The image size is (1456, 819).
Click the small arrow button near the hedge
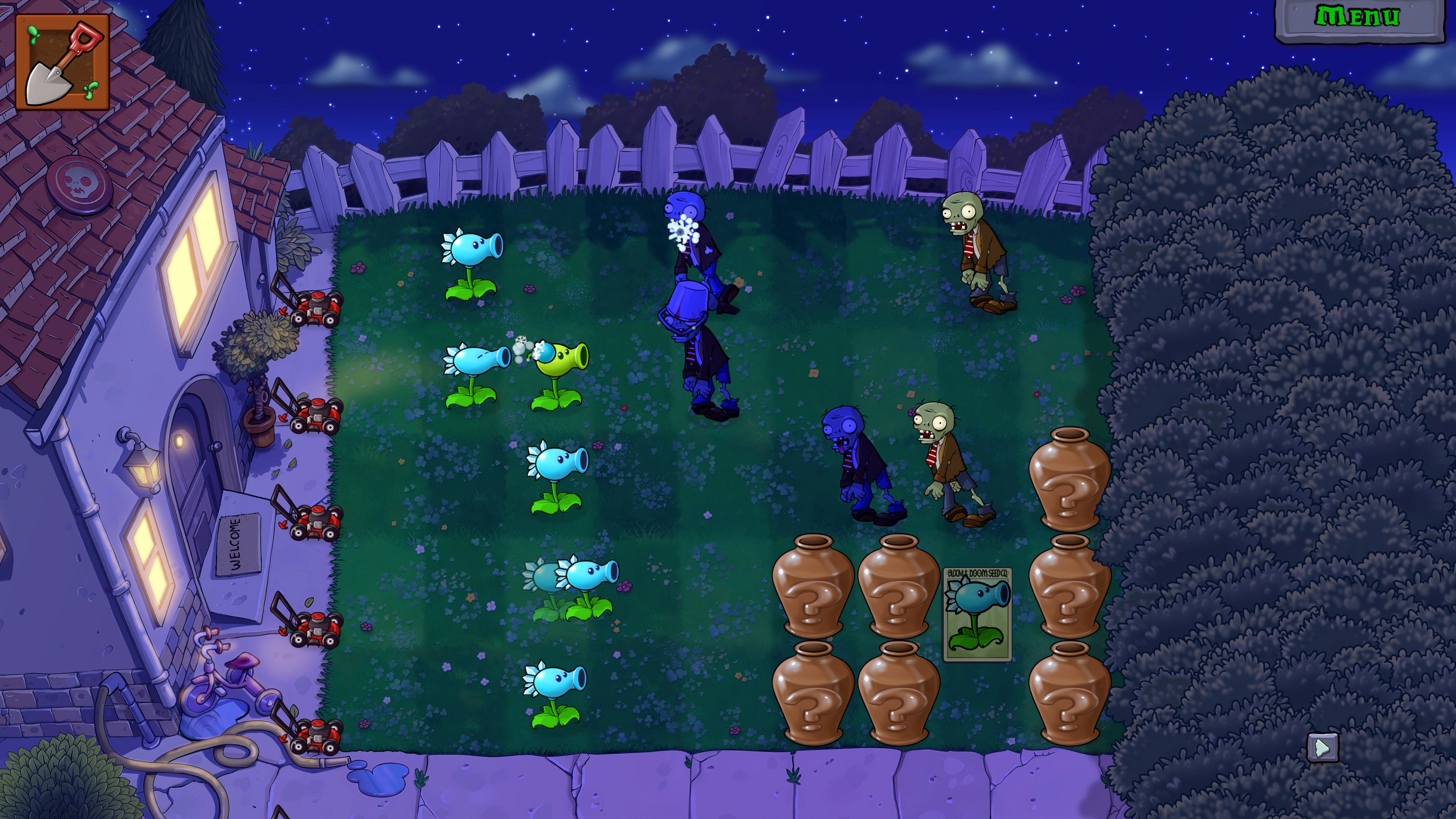click(1323, 747)
